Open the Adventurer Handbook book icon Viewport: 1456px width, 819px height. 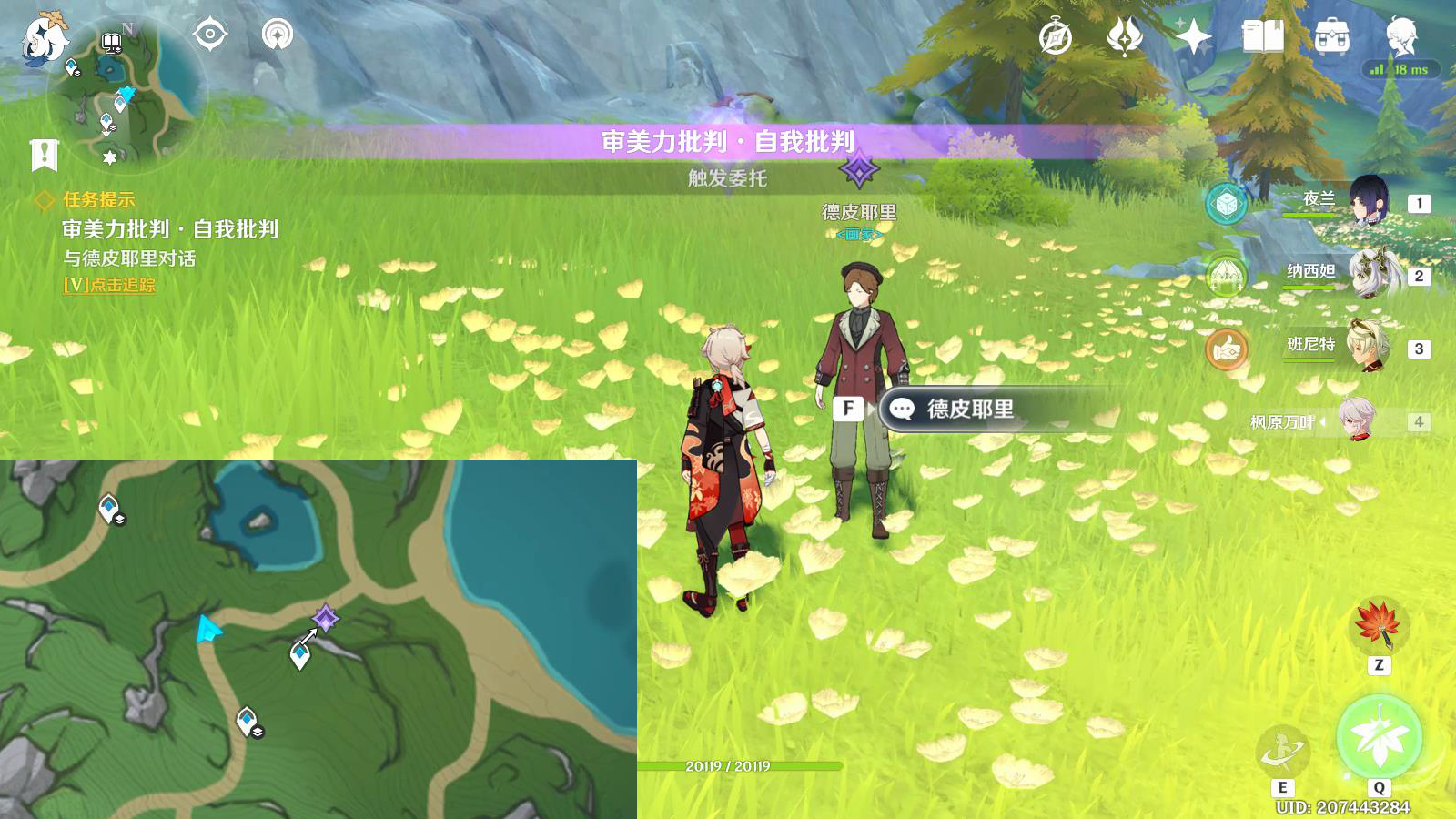click(1262, 38)
